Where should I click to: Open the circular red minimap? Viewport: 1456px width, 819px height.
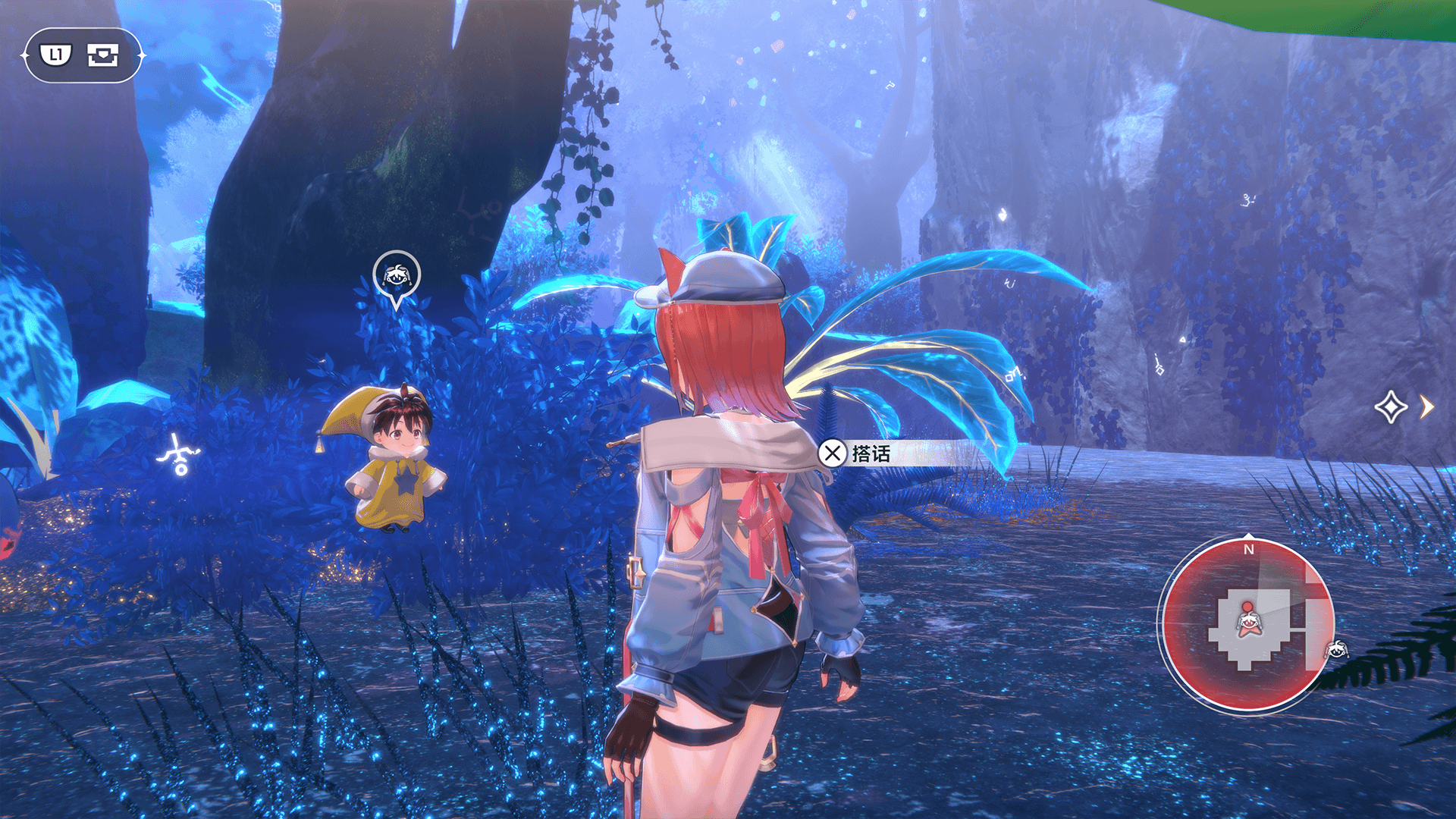[1247, 624]
